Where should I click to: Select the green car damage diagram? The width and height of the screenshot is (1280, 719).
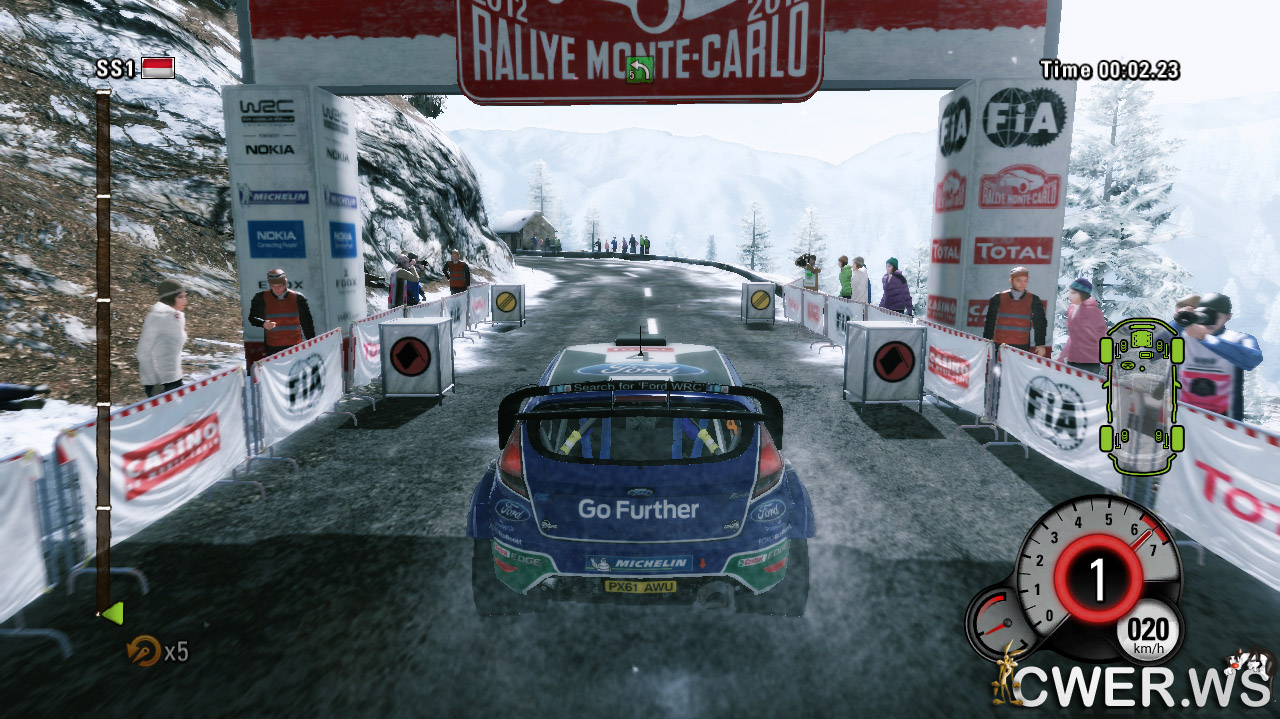coord(1141,395)
